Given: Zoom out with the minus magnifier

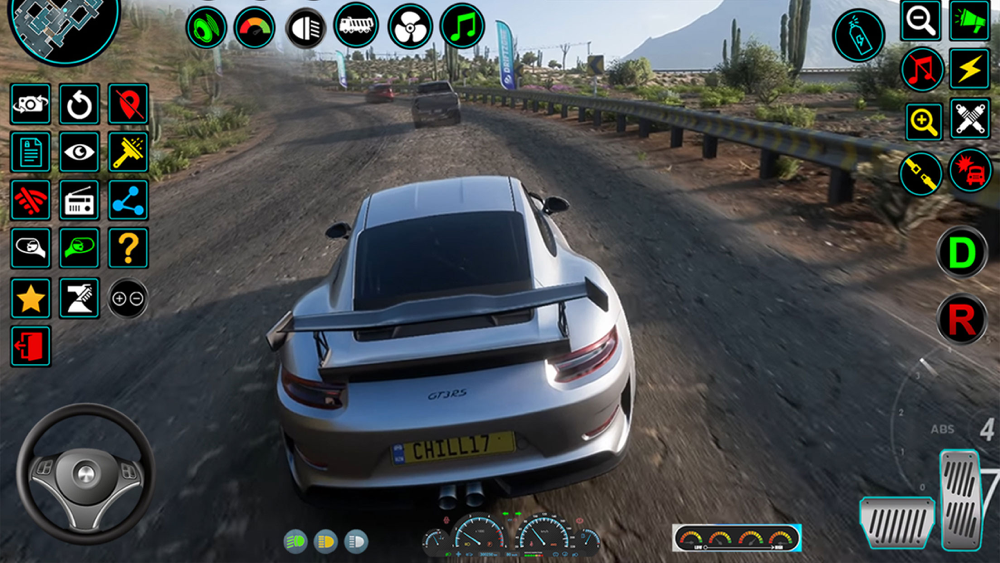Looking at the screenshot, I should [920, 20].
